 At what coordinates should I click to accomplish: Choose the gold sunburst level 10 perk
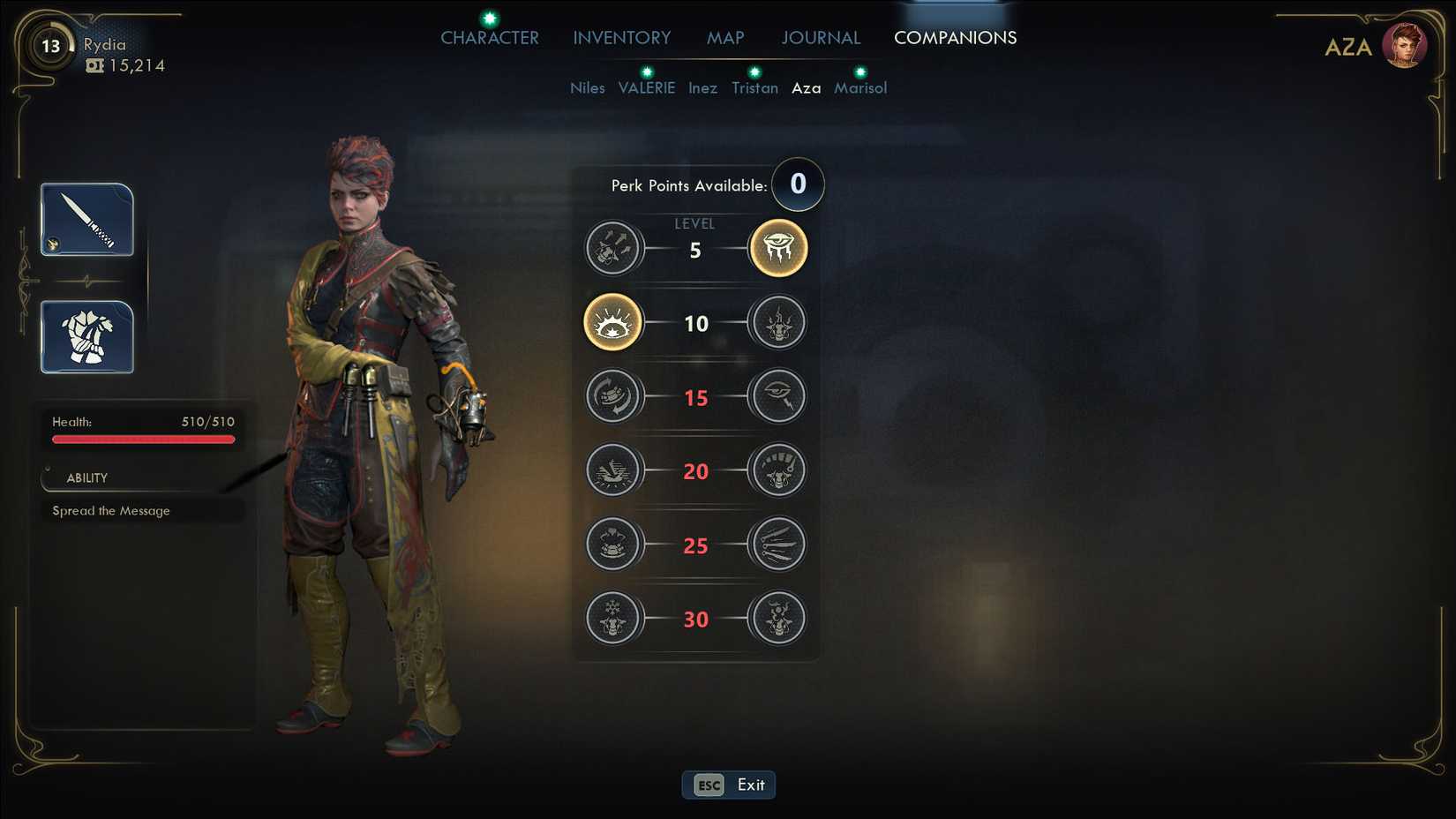point(612,322)
